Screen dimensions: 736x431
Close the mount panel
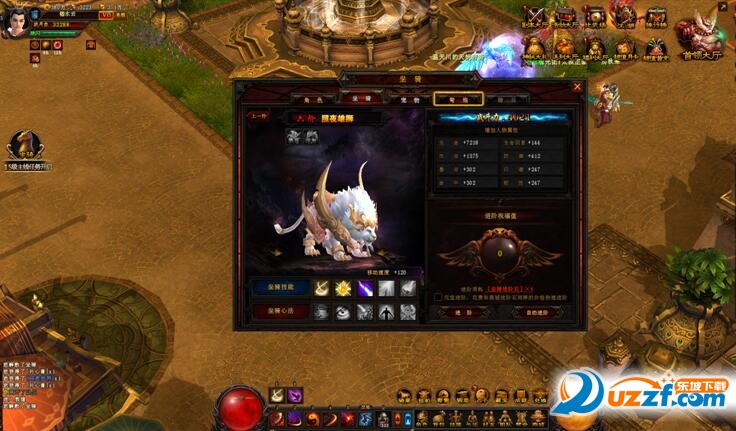578,86
